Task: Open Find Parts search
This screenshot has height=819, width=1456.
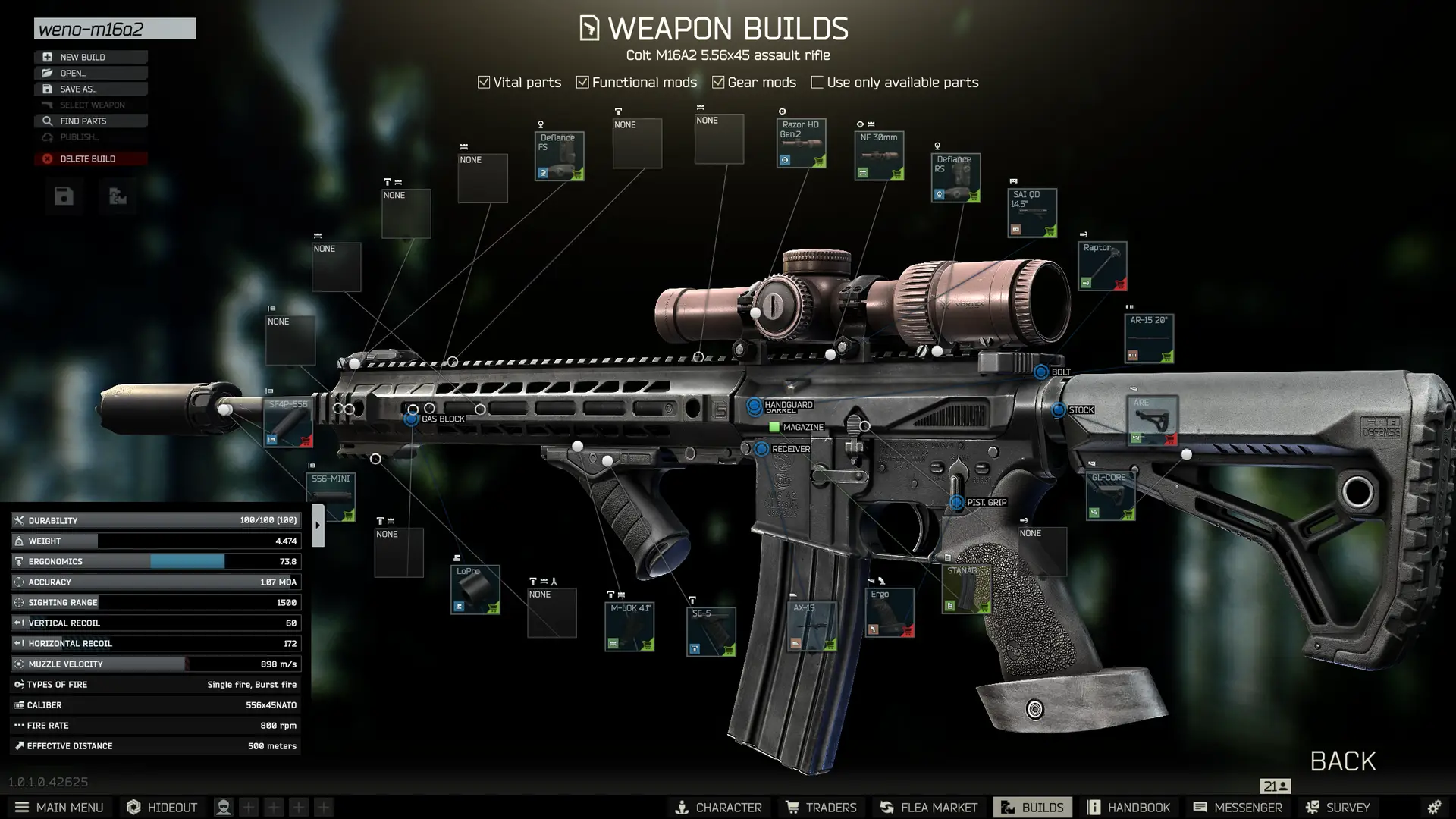Action: pyautogui.click(x=90, y=121)
